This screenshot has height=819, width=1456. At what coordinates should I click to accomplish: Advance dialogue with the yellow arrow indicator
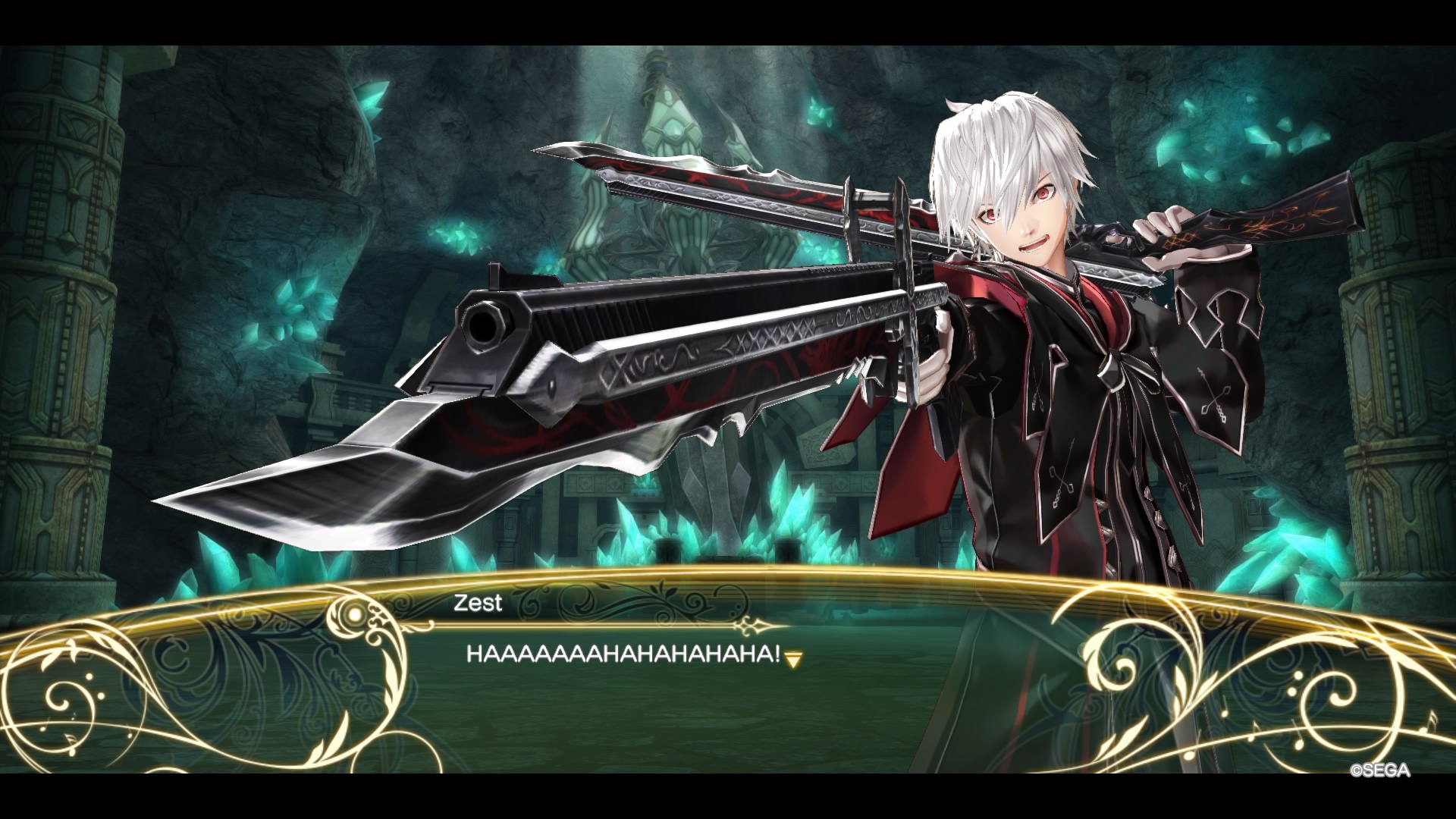(x=793, y=660)
